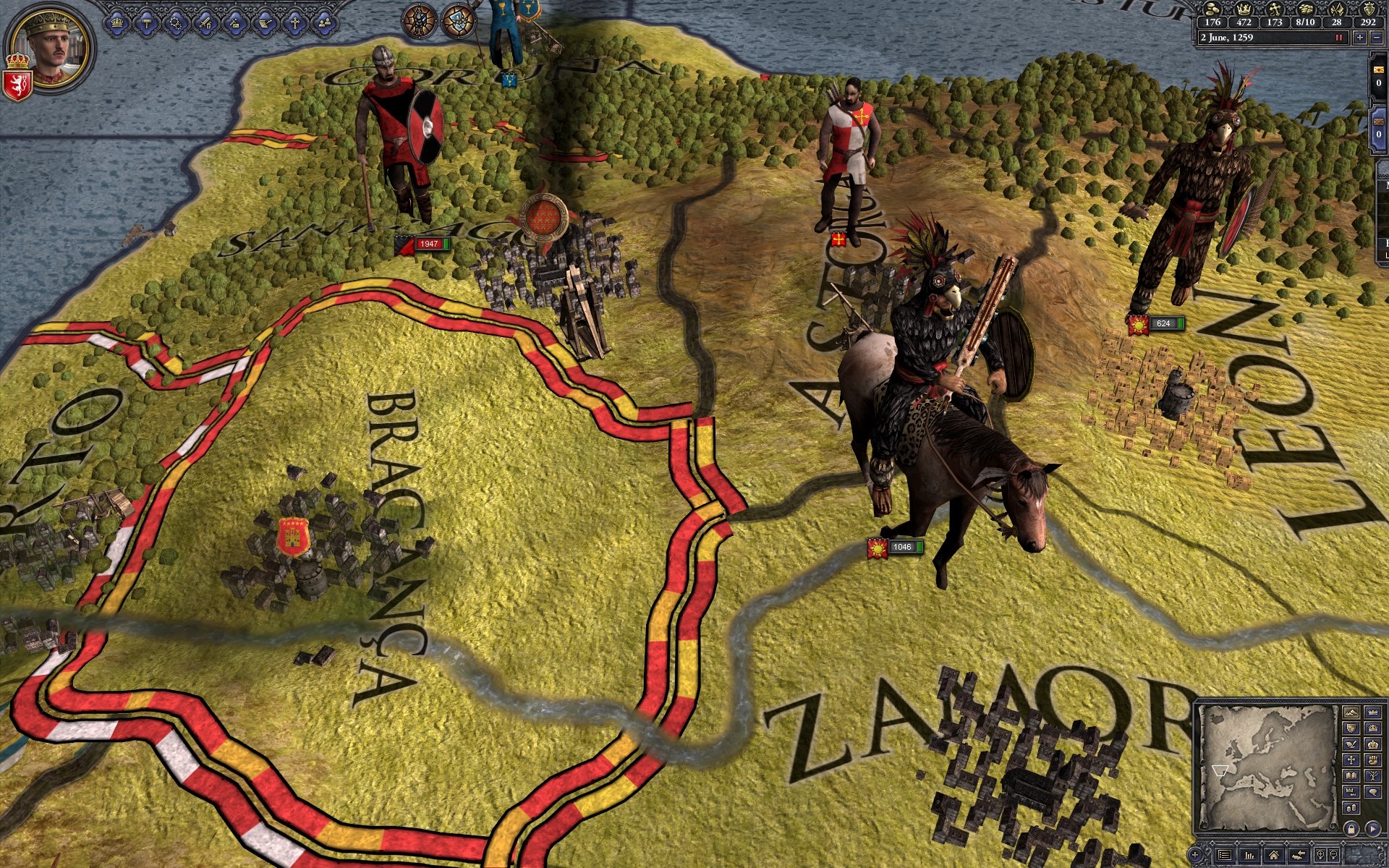The height and width of the screenshot is (868, 1389).
Task: Open the Military tab with sword icon
Action: point(205,23)
